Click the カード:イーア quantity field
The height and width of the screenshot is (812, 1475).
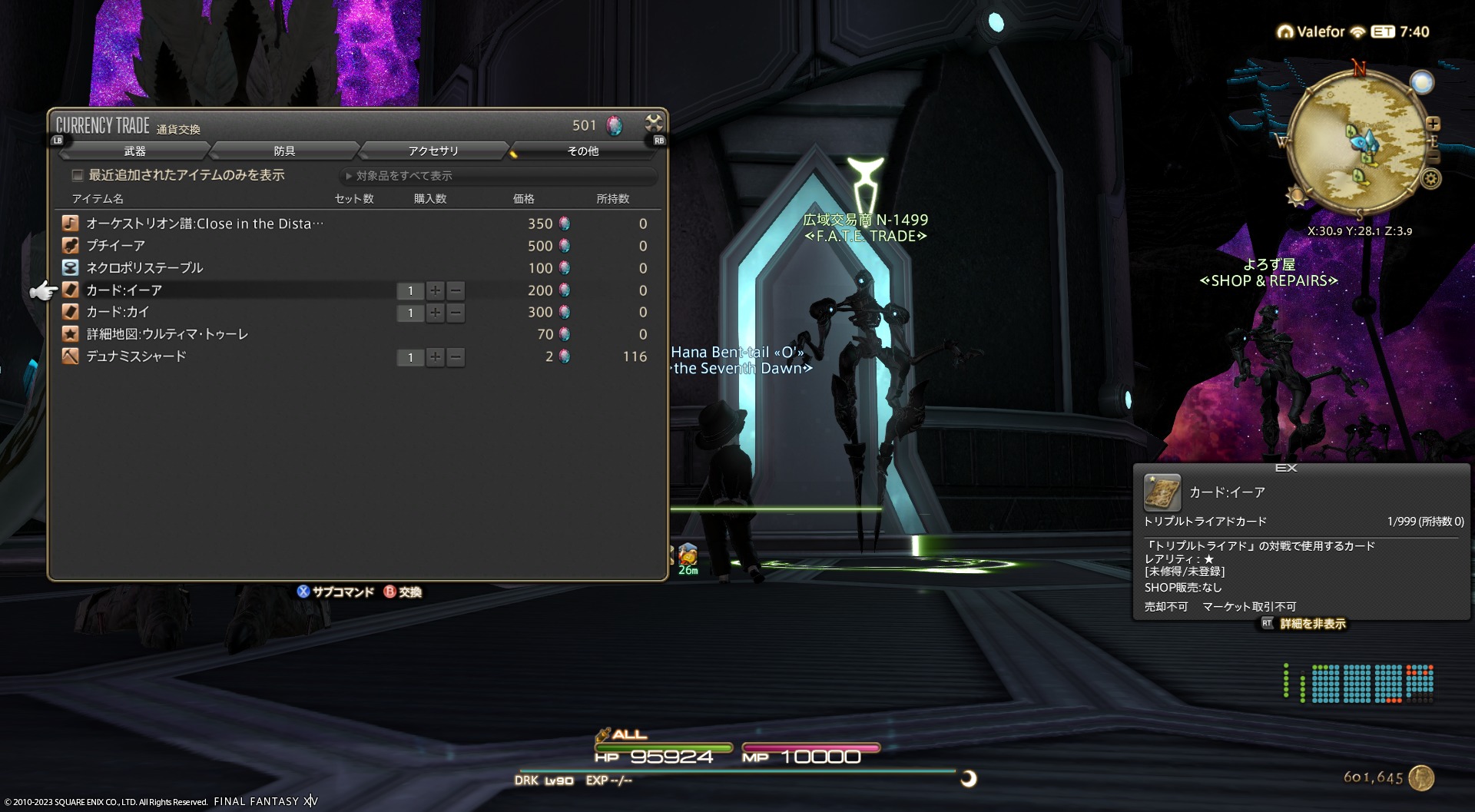point(410,290)
